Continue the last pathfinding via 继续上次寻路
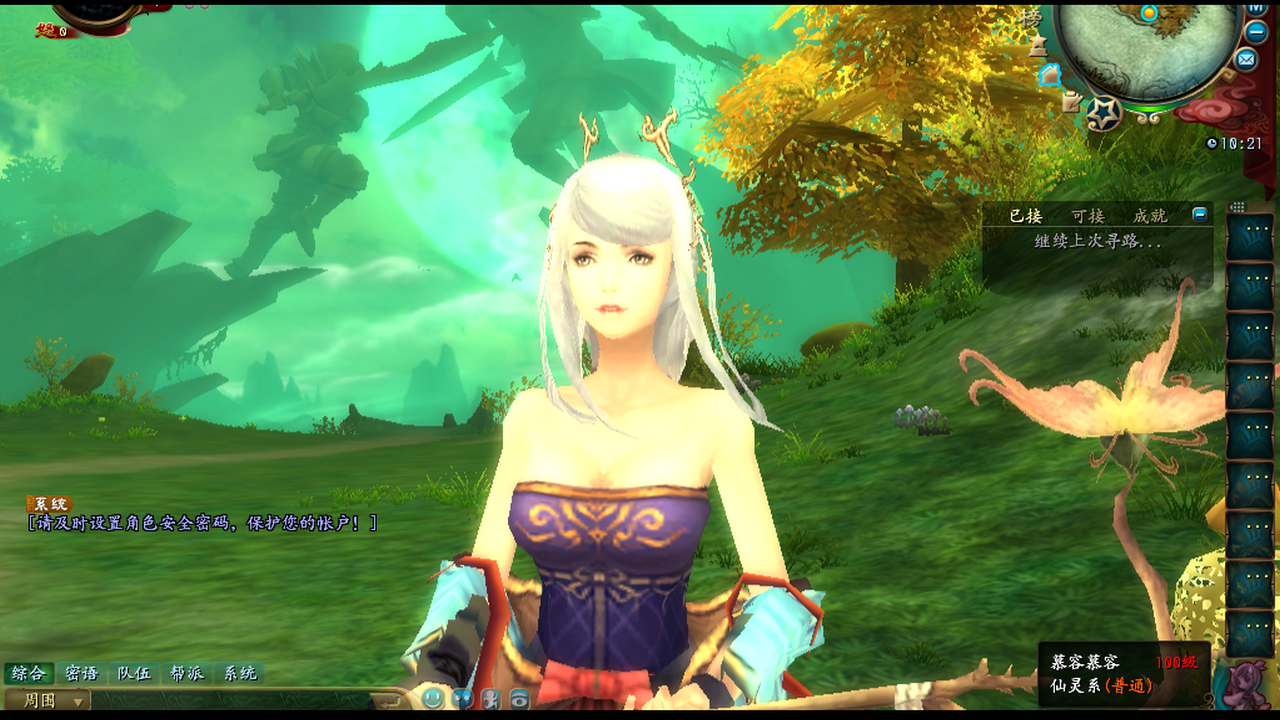 [x=1098, y=242]
